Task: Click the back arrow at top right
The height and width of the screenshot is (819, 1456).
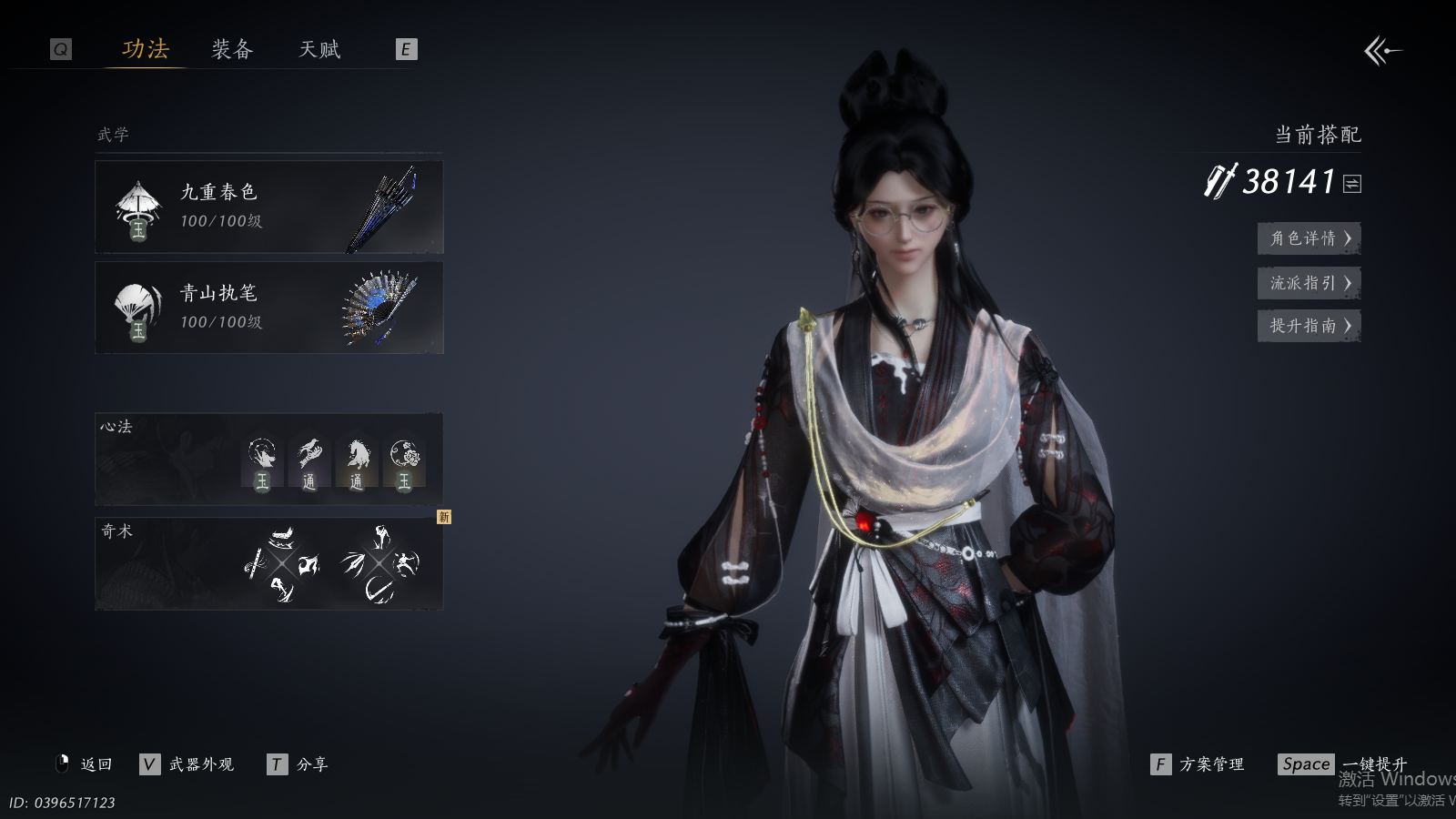Action: click(1381, 51)
